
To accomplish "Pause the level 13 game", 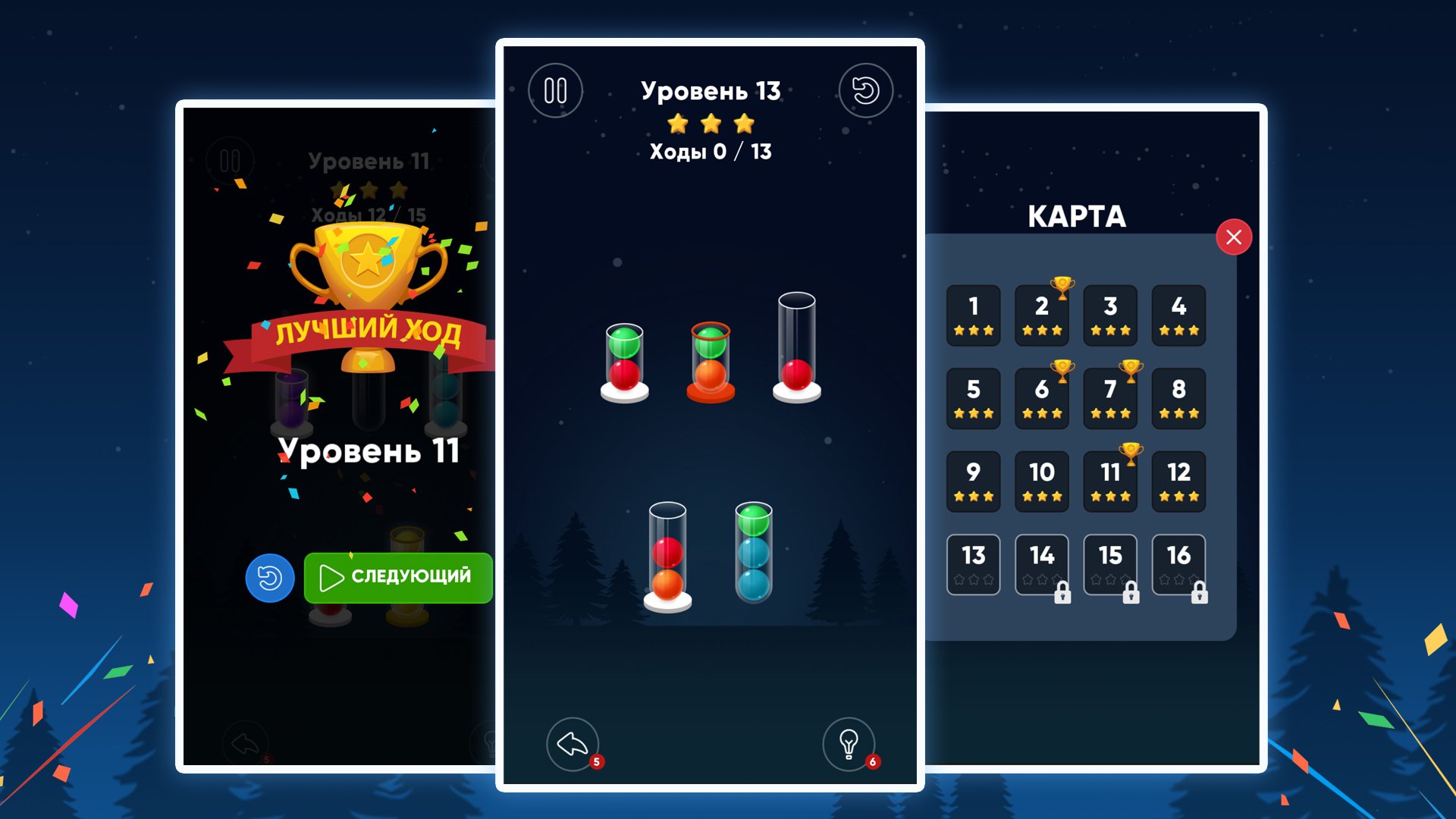I will pyautogui.click(x=556, y=90).
